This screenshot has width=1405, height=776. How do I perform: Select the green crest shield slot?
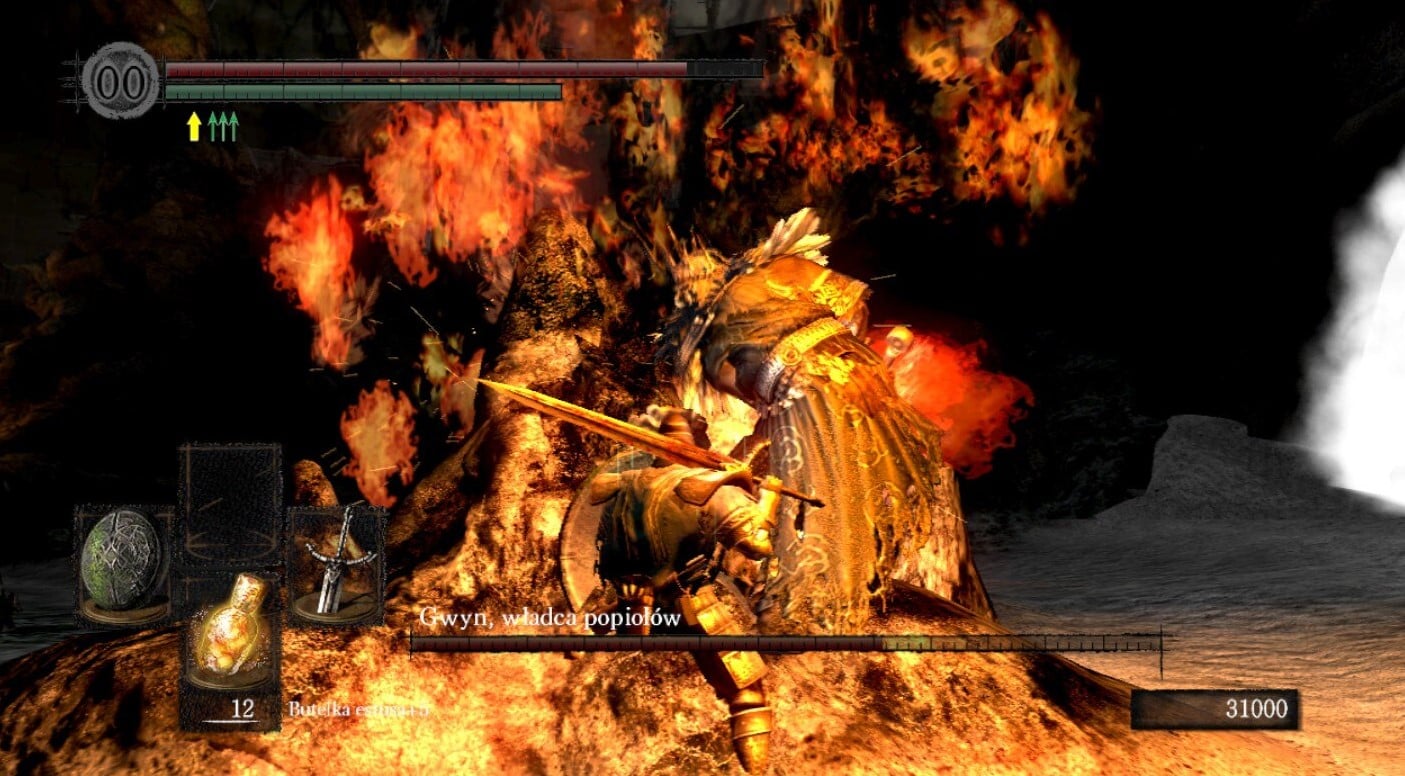[x=124, y=564]
